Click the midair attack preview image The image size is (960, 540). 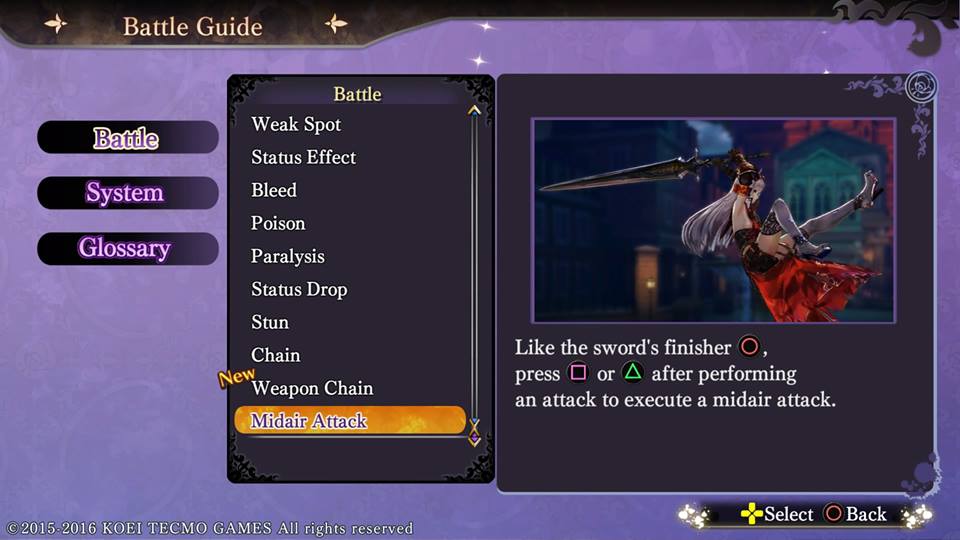coord(713,220)
